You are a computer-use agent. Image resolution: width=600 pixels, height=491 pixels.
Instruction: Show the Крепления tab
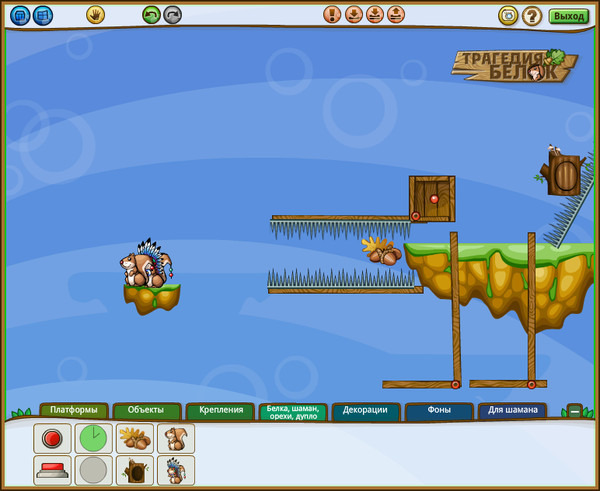click(x=221, y=410)
